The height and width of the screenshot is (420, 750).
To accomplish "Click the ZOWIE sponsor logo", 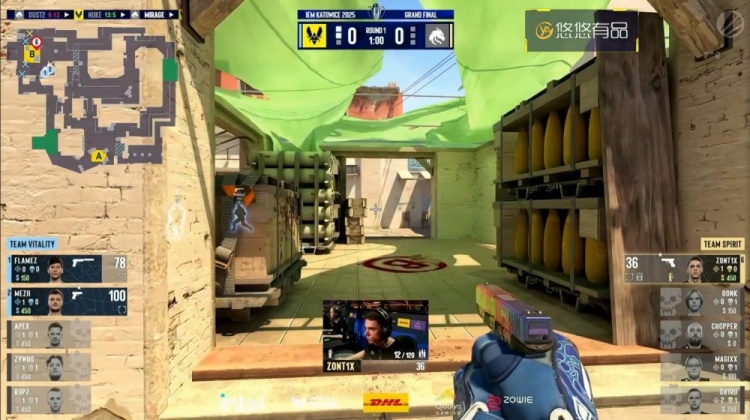I will tap(512, 402).
